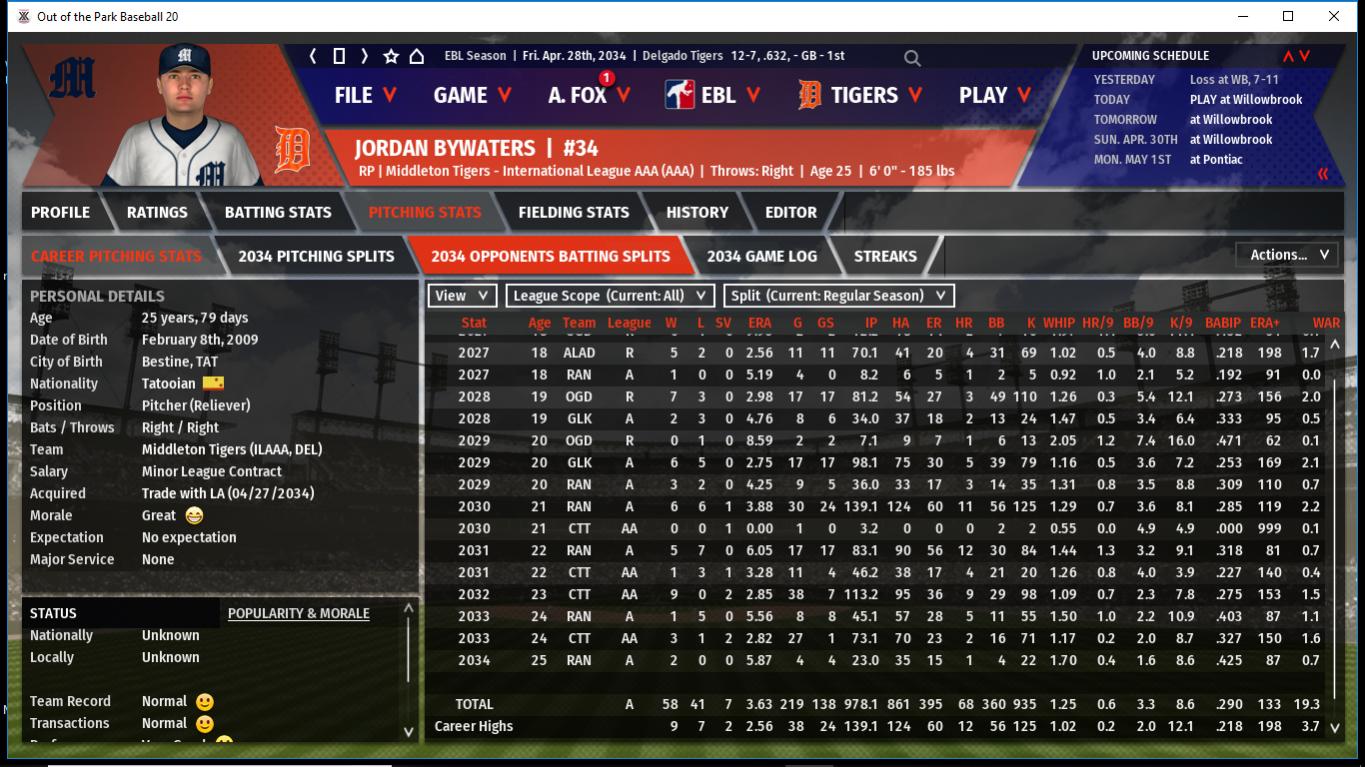Viewport: 1365px width, 767px height.
Task: Open the FILE menu
Action: pyautogui.click(x=365, y=95)
